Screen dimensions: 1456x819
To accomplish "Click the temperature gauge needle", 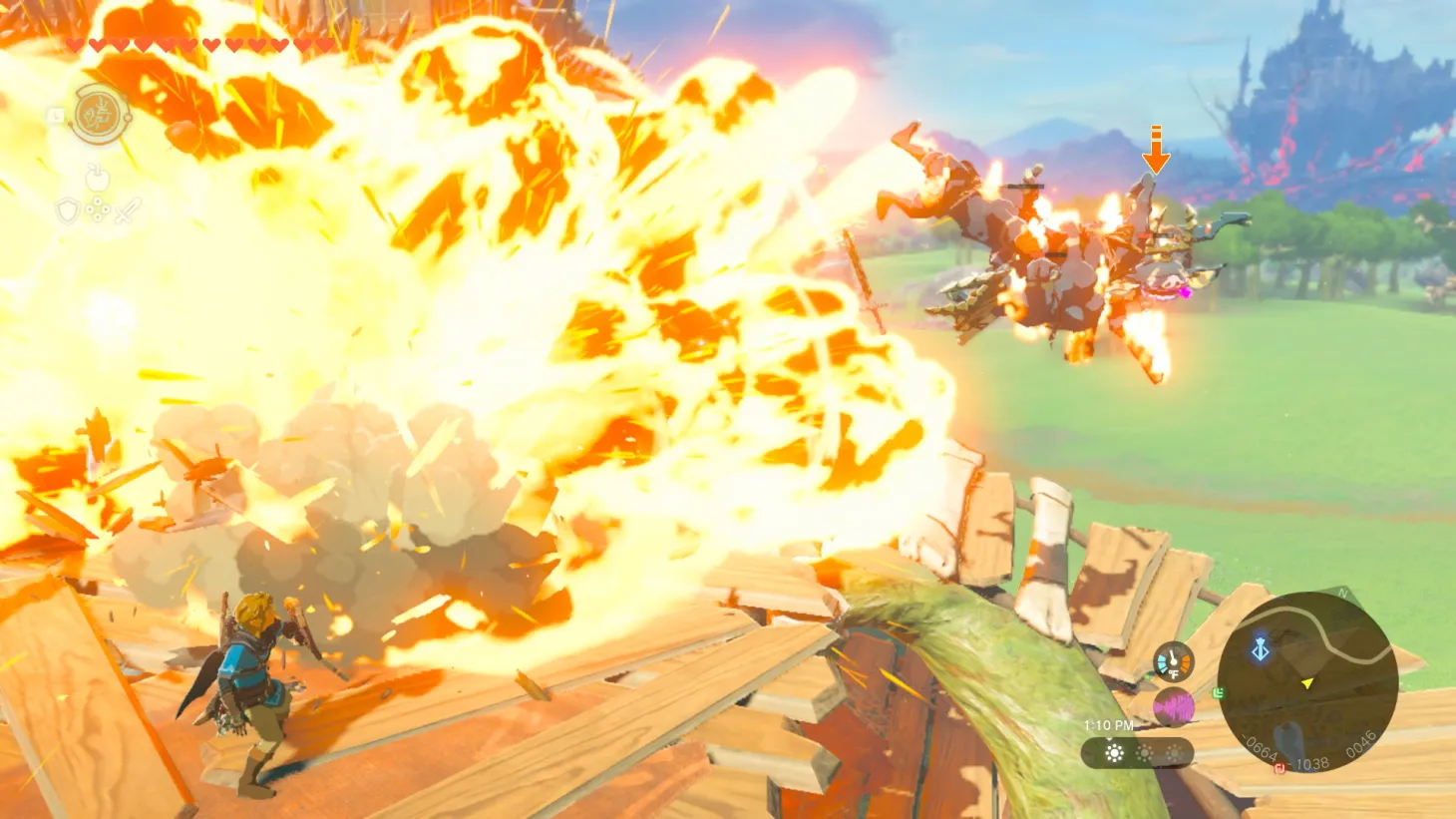I will pos(1172,658).
